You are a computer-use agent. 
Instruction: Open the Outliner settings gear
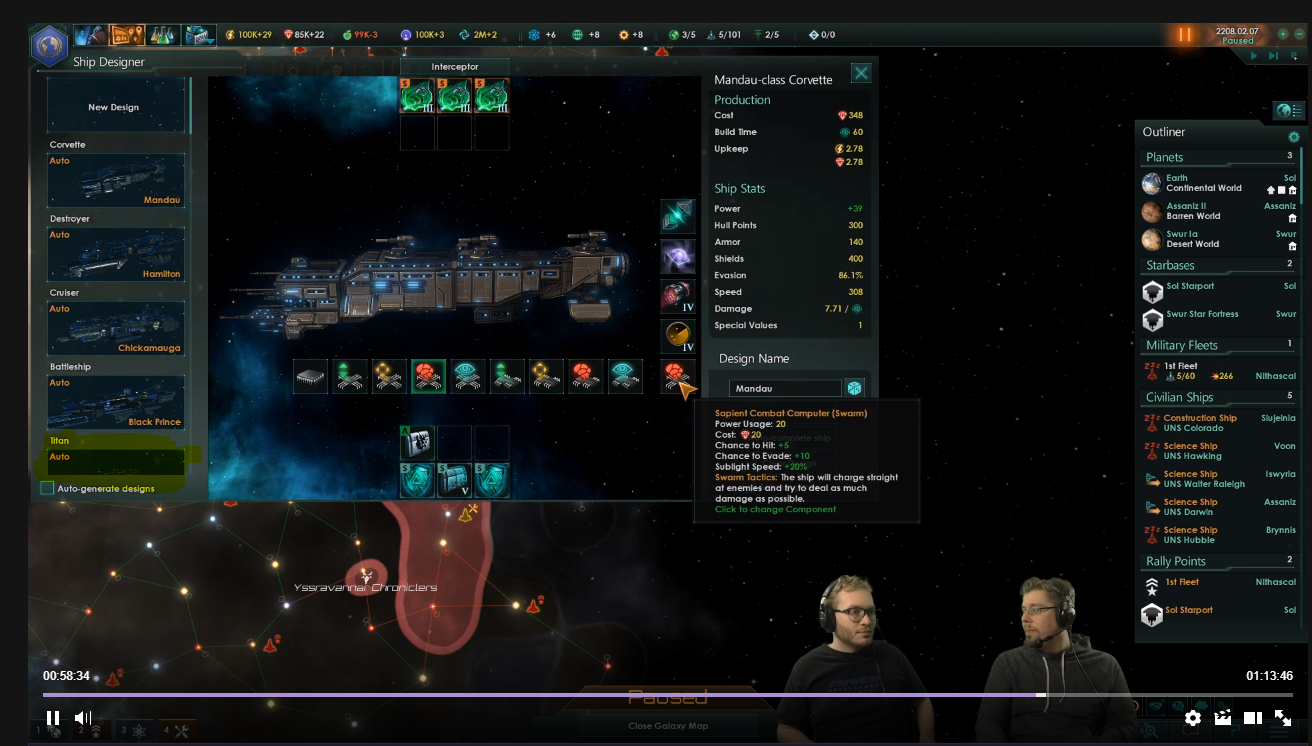coord(1293,135)
